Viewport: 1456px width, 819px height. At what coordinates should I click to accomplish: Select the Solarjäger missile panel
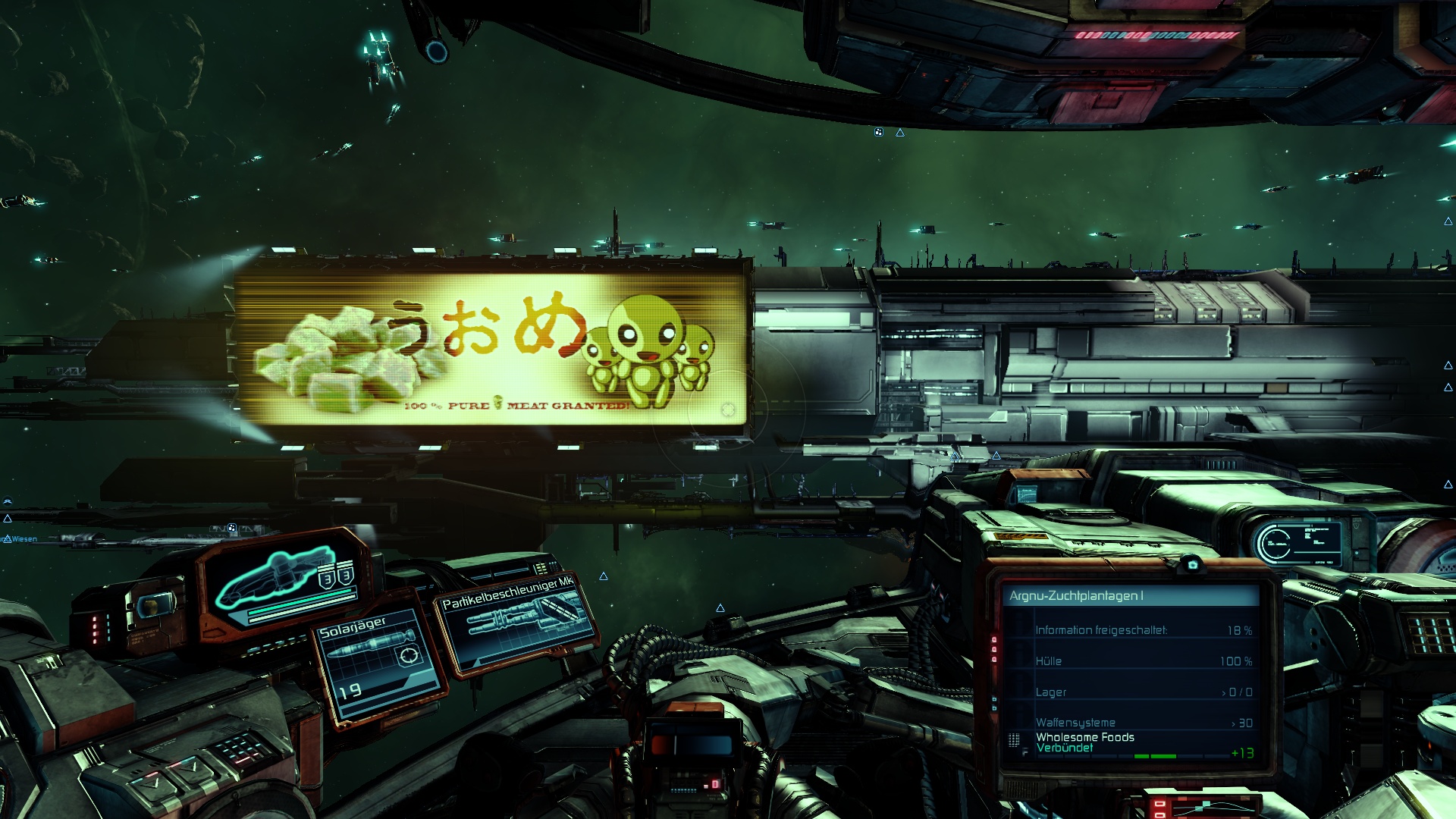click(378, 661)
